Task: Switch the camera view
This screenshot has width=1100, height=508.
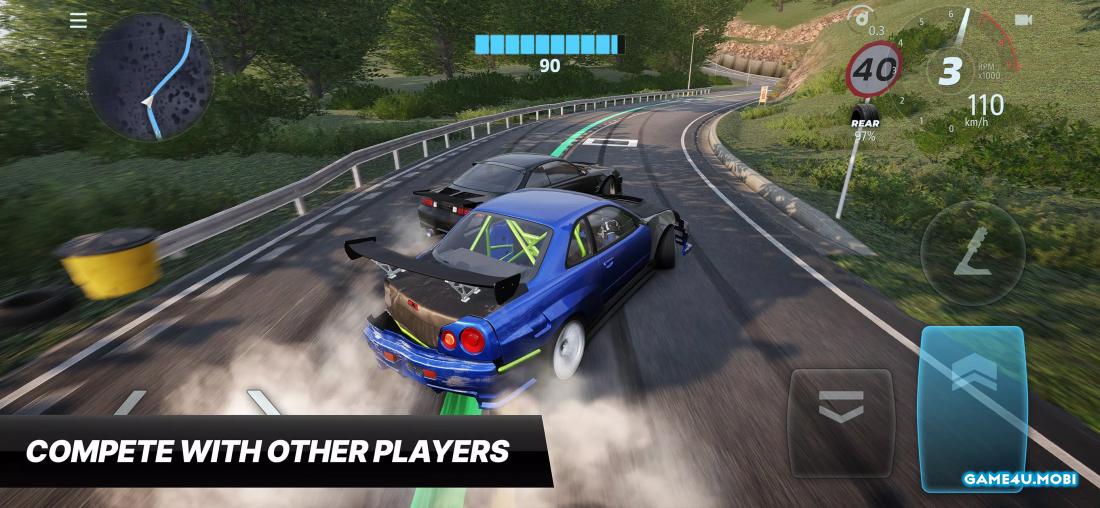Action: coord(1022,20)
